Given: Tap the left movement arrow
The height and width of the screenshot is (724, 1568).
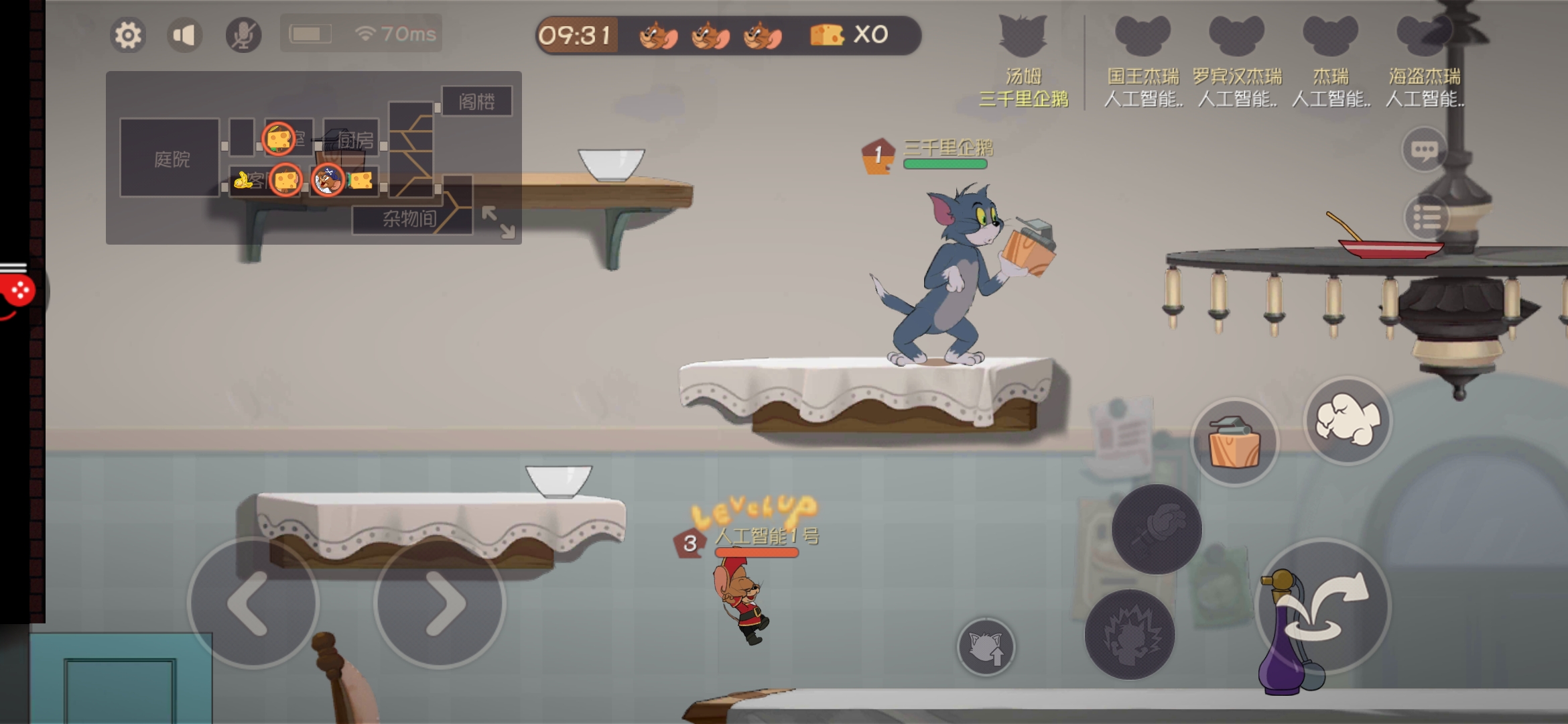Looking at the screenshot, I should coord(253,603).
